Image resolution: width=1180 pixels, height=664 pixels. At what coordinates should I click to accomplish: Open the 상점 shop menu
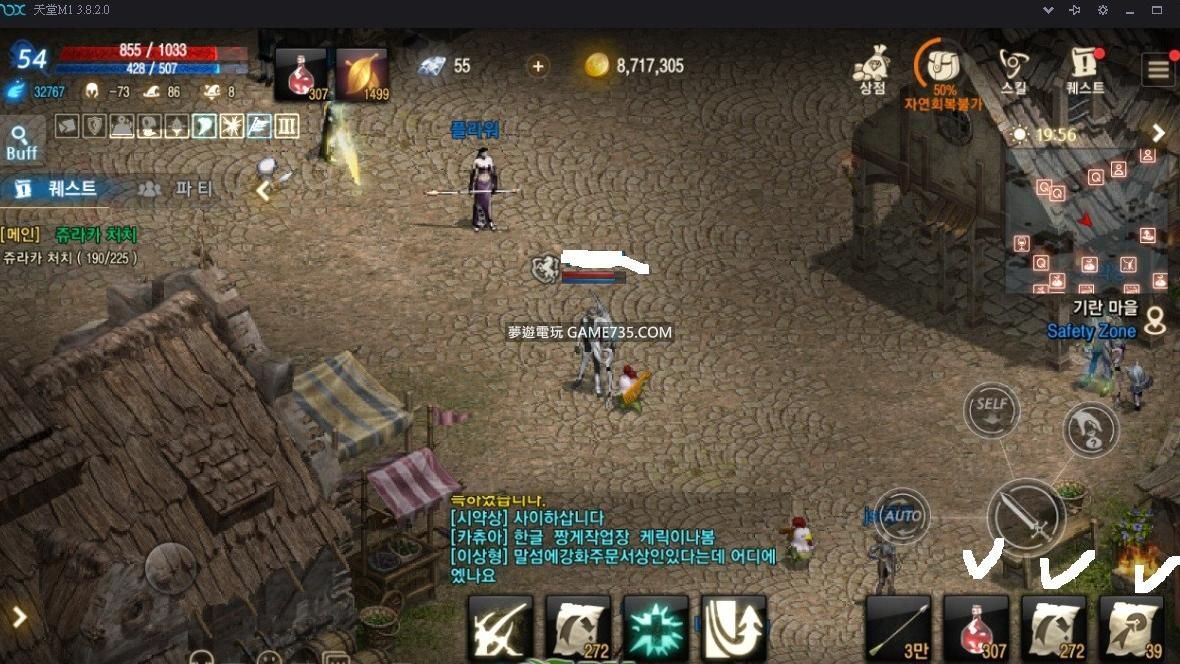tap(872, 68)
